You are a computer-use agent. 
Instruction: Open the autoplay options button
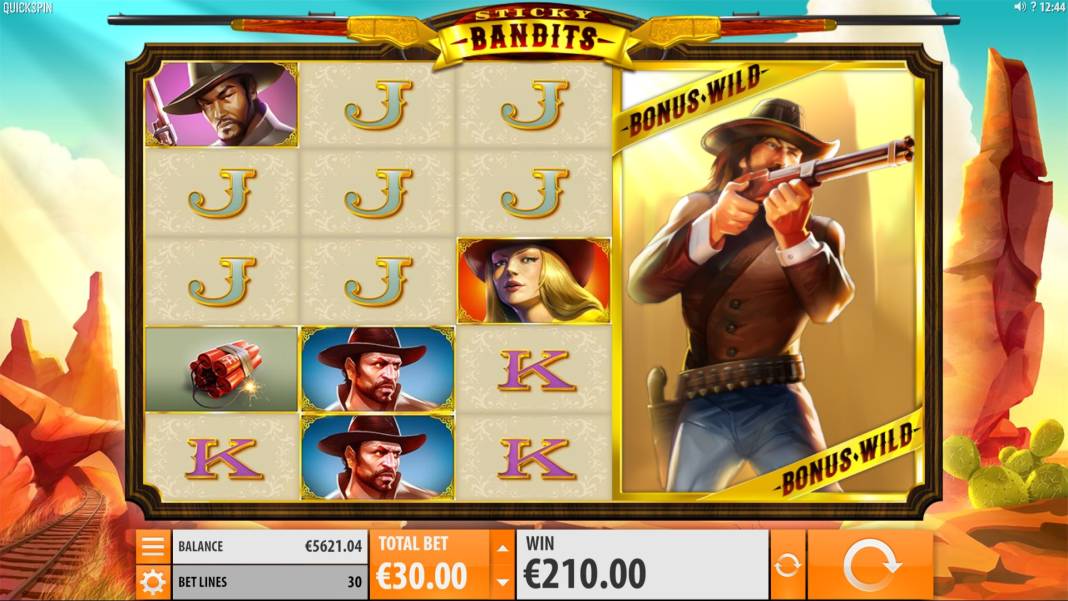click(x=788, y=565)
